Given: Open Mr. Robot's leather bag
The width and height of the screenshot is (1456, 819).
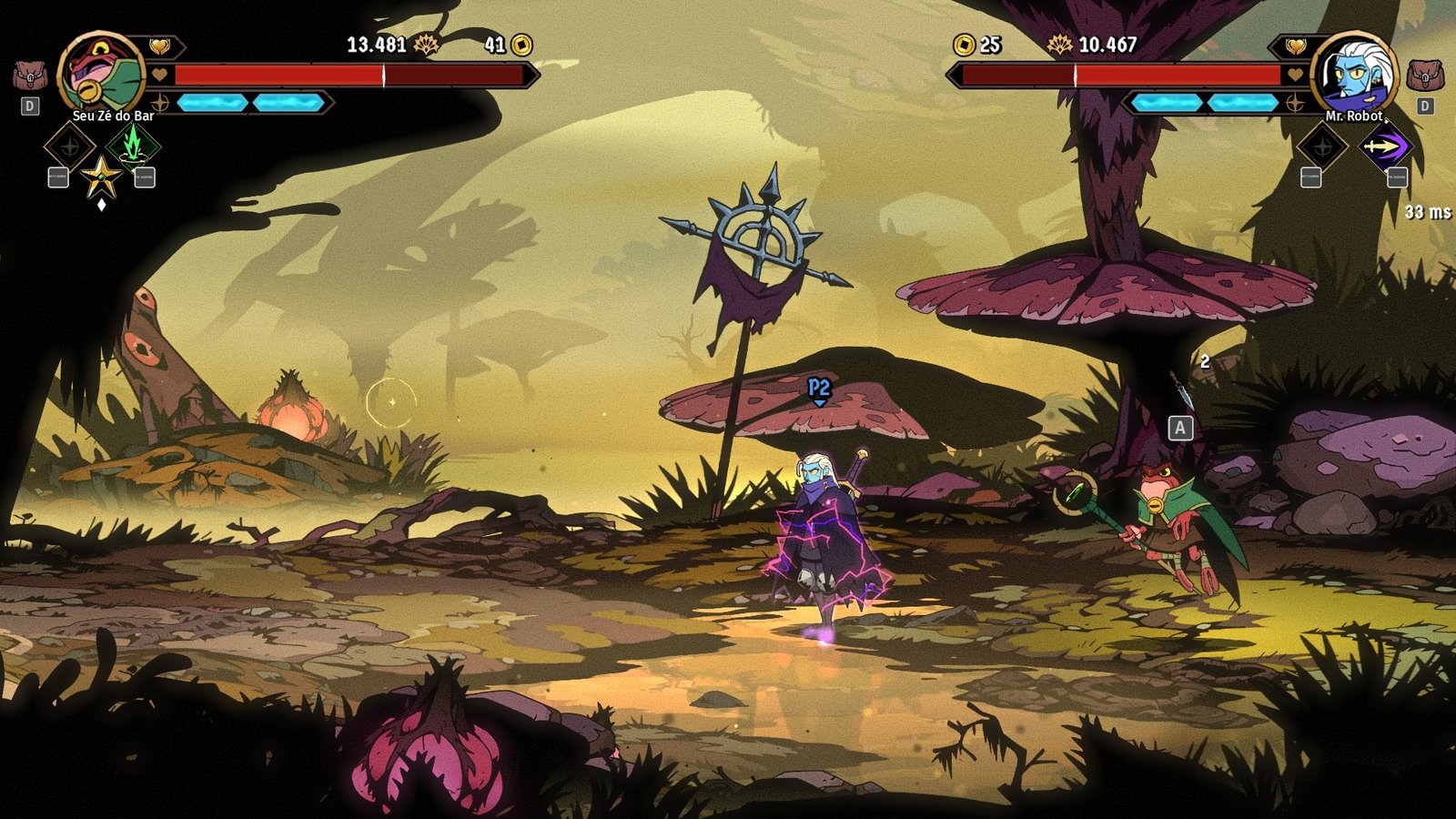Looking at the screenshot, I should click(x=1424, y=76).
